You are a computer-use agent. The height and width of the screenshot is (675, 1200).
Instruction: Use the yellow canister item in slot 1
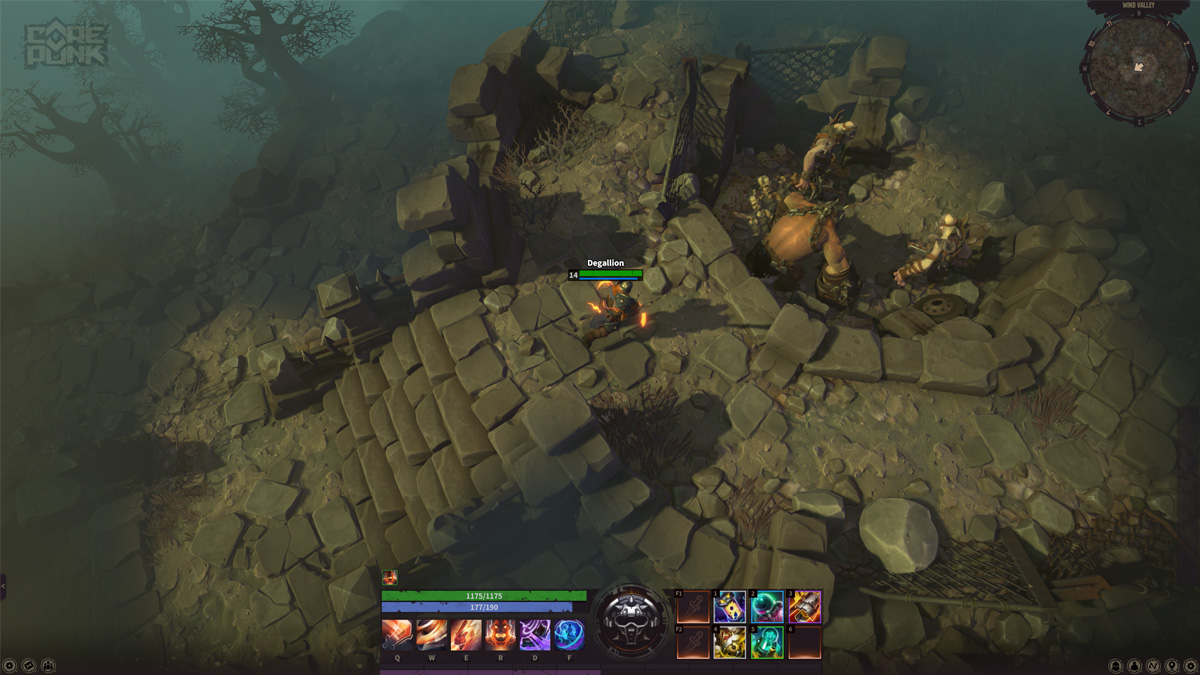point(730,607)
